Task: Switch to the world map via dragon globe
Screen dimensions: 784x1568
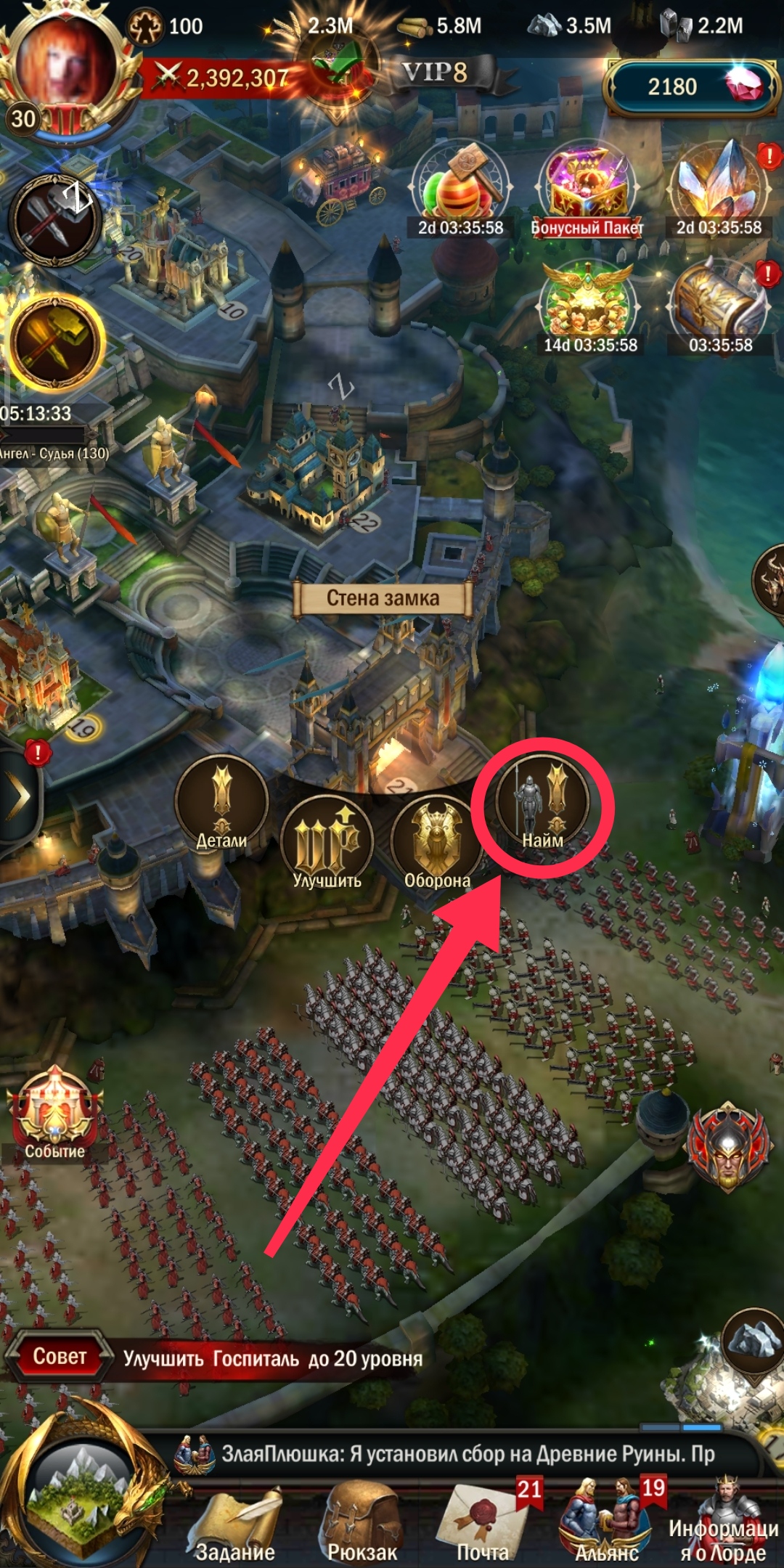Action: pos(80,1495)
